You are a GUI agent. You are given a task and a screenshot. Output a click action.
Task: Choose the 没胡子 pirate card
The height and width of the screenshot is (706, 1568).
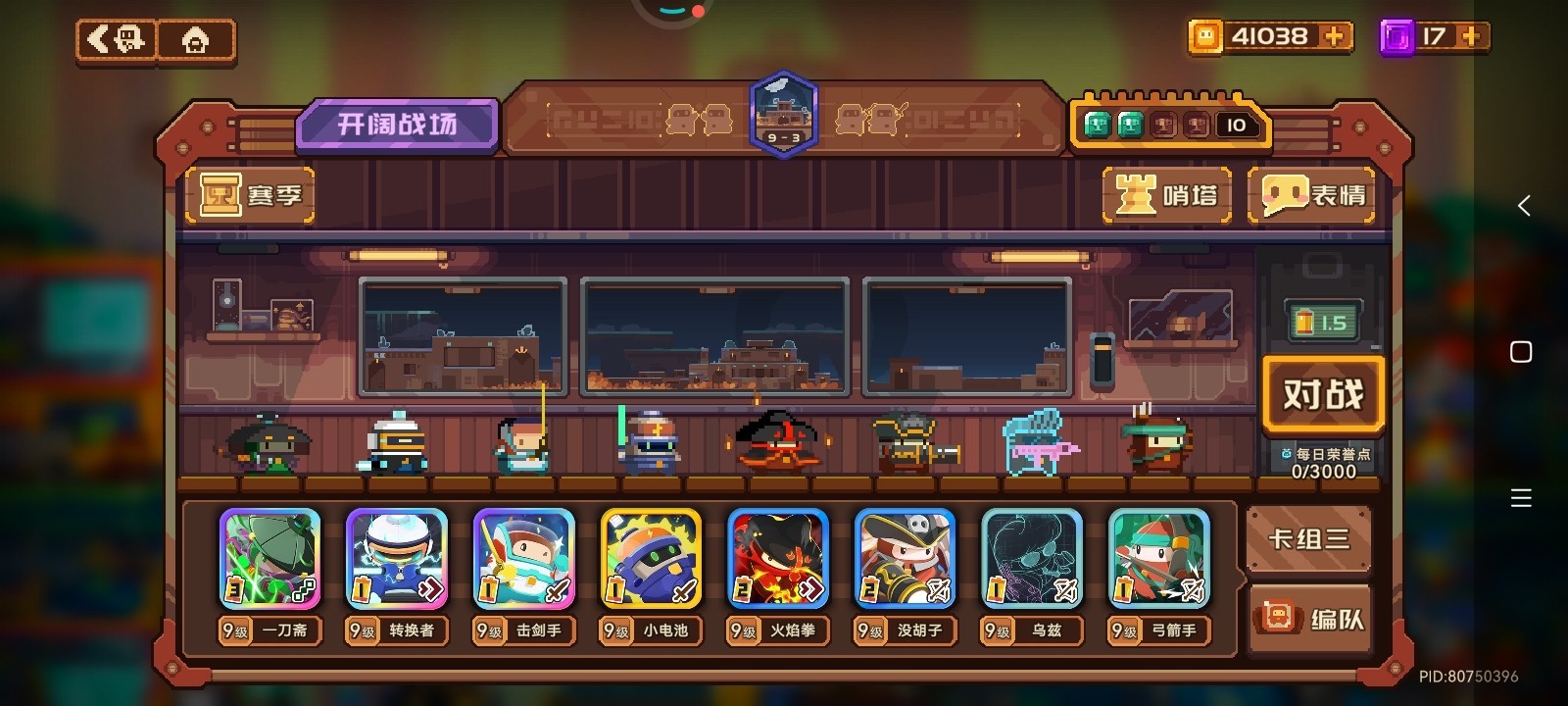(905, 559)
